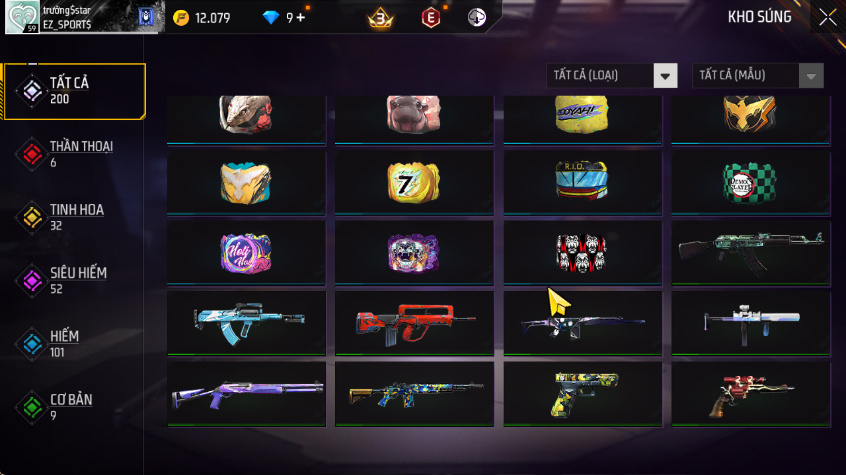
Task: Select the blue Groza rifle skin
Action: 246,322
